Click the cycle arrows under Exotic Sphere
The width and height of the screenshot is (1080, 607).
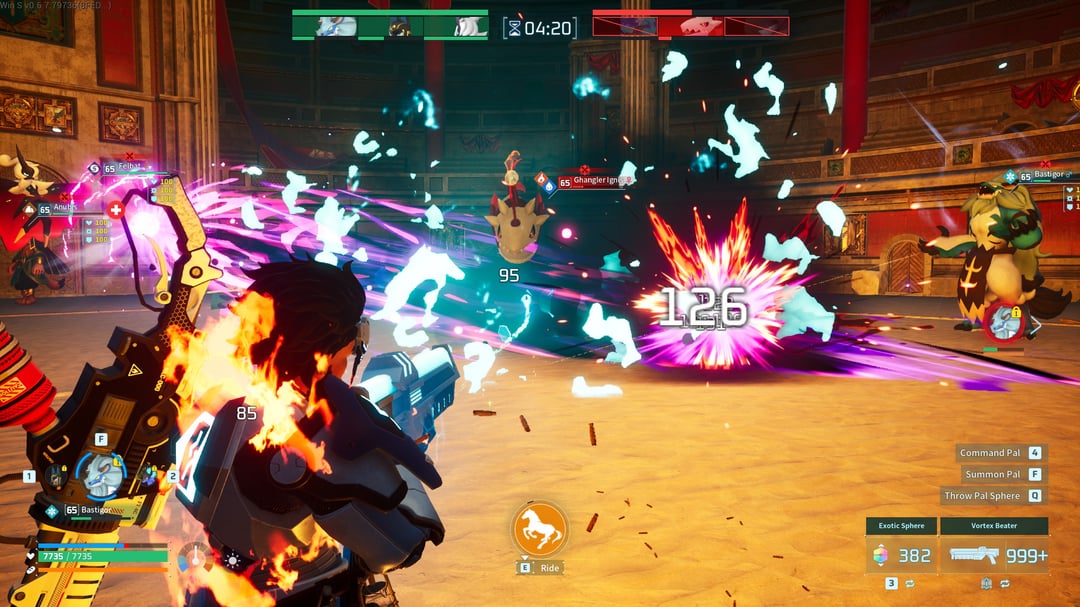(x=911, y=583)
